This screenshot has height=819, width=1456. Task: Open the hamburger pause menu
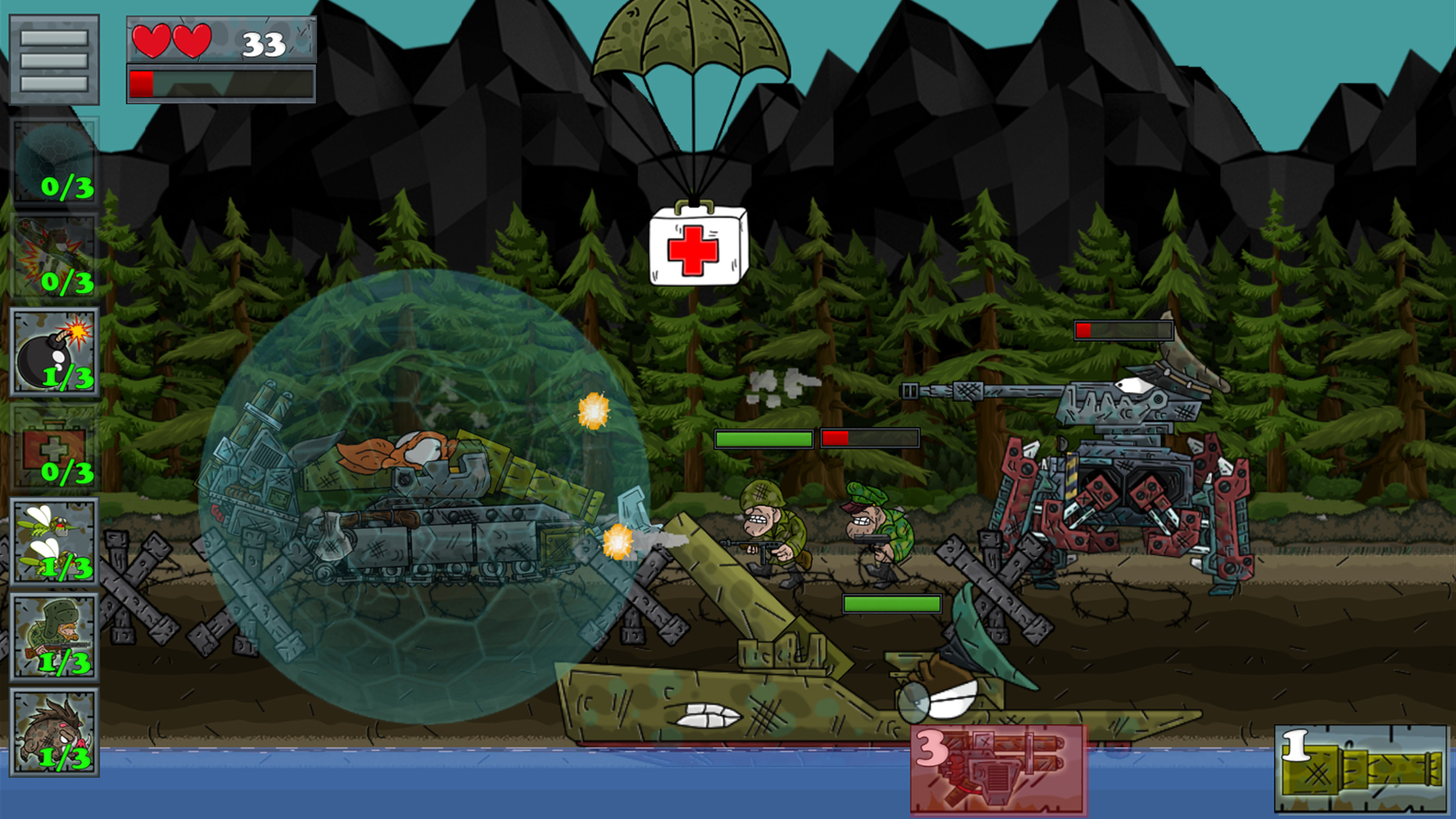point(54,60)
